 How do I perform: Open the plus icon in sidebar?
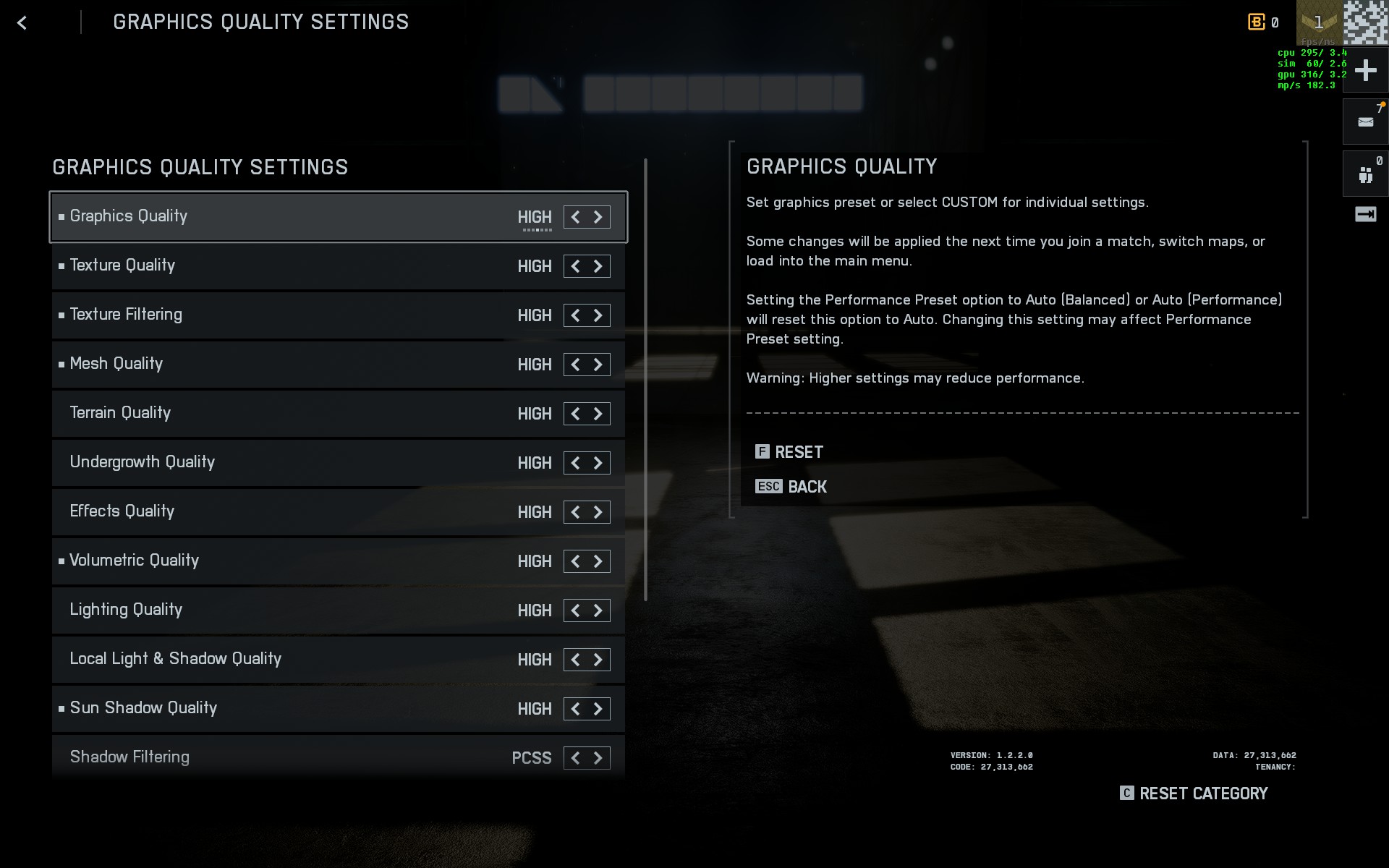[x=1365, y=71]
